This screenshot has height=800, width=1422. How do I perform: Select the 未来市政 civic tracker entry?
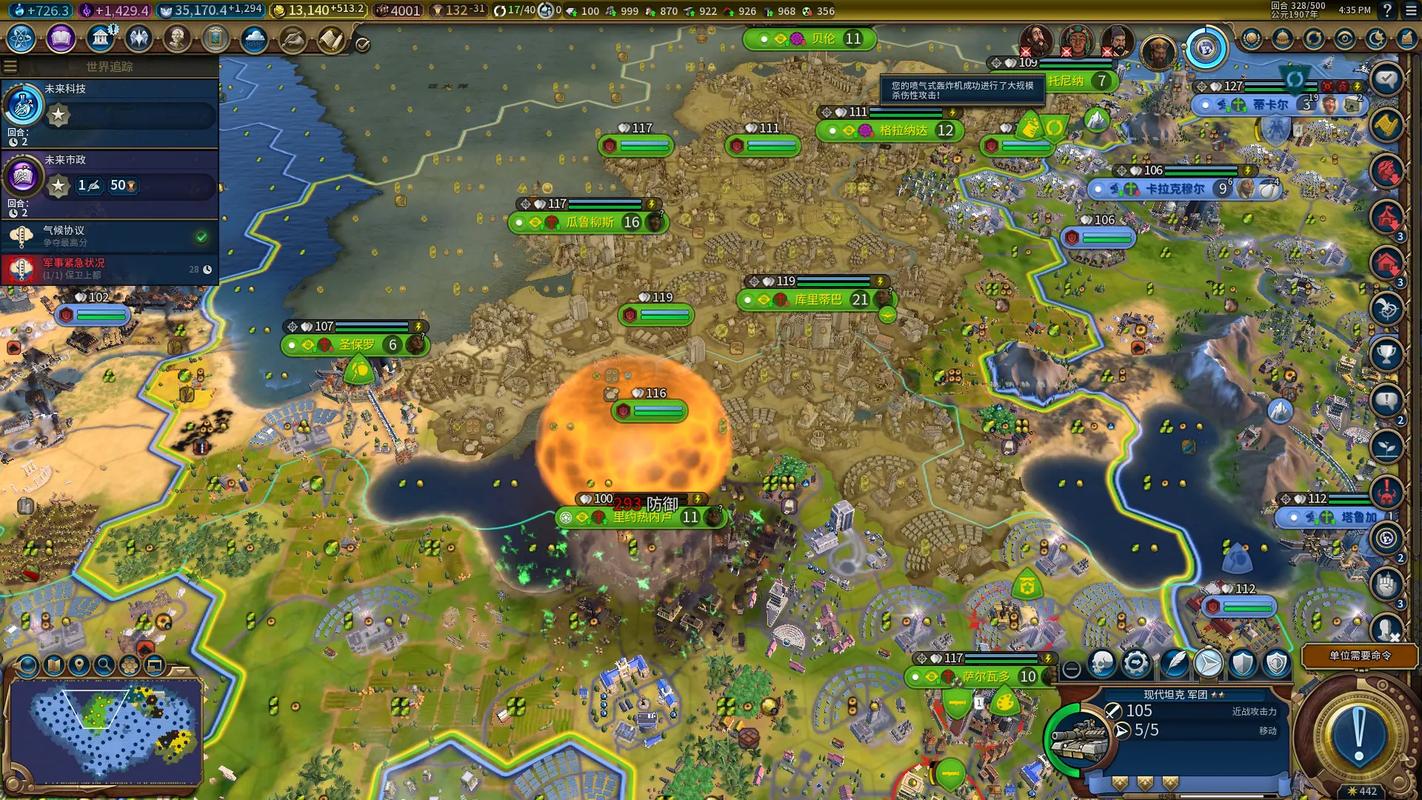click(110, 177)
